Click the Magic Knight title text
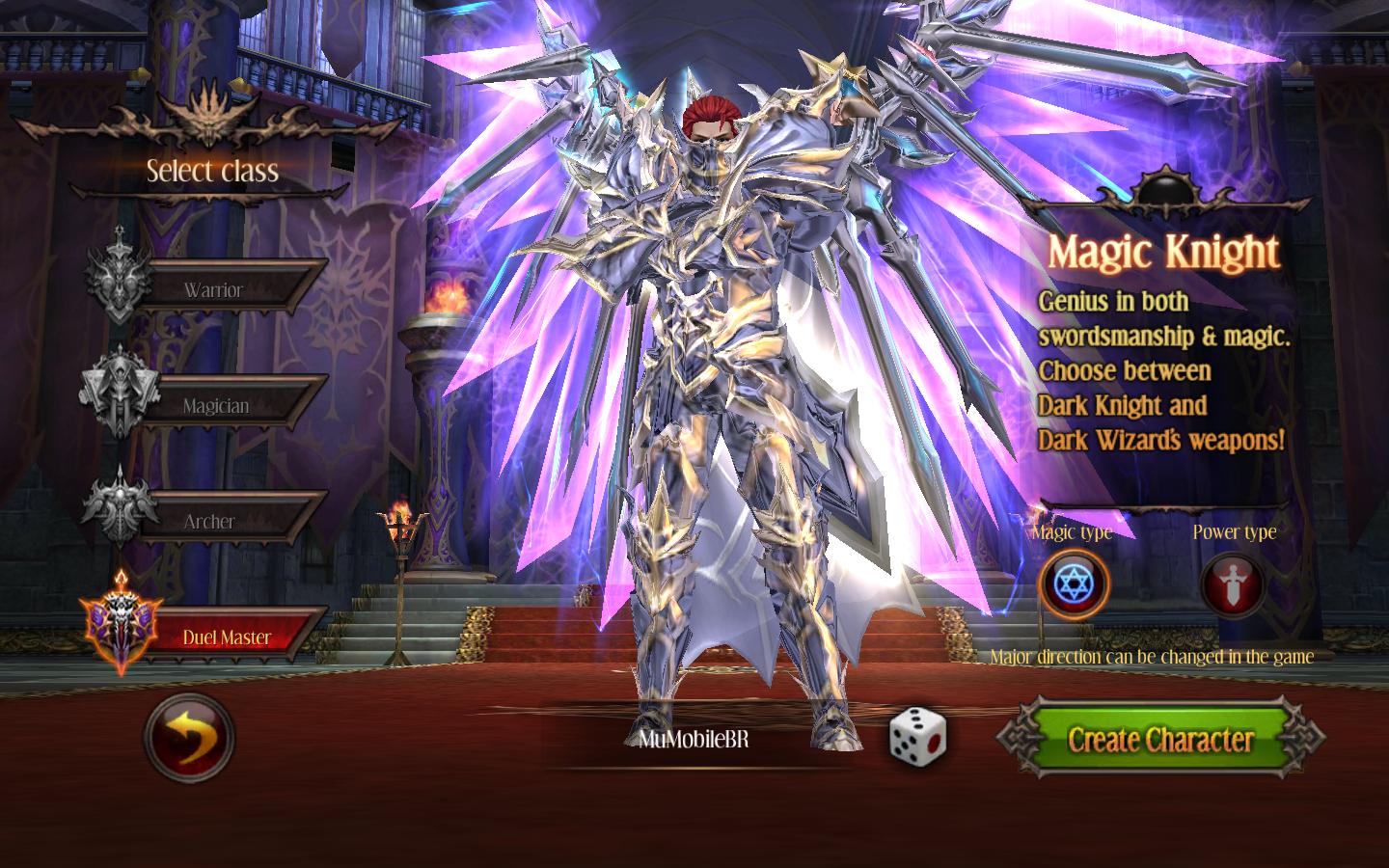This screenshot has height=868, width=1389. (1164, 253)
